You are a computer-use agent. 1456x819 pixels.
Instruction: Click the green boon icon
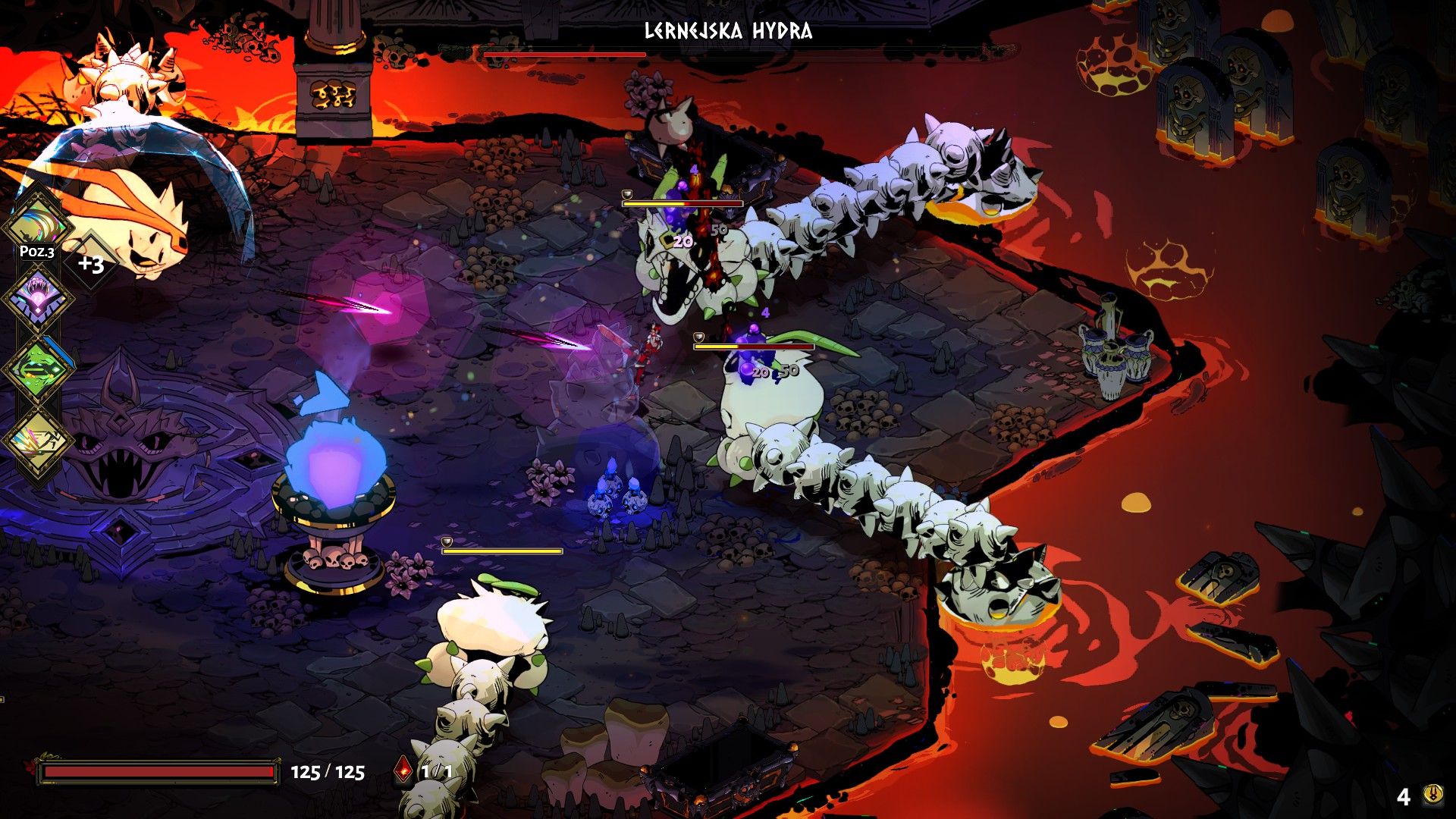pos(36,369)
